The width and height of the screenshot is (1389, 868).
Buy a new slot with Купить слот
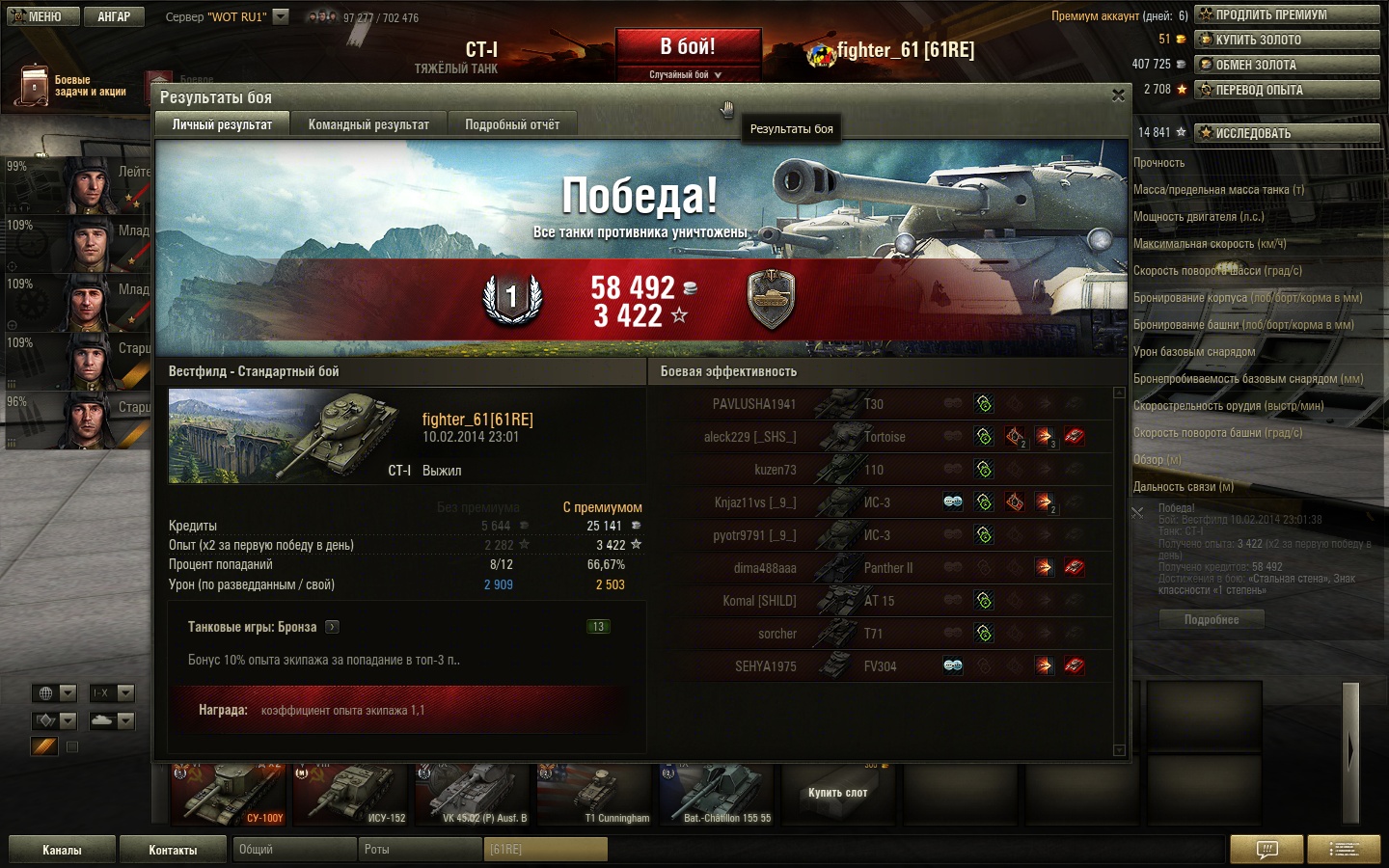[x=837, y=793]
